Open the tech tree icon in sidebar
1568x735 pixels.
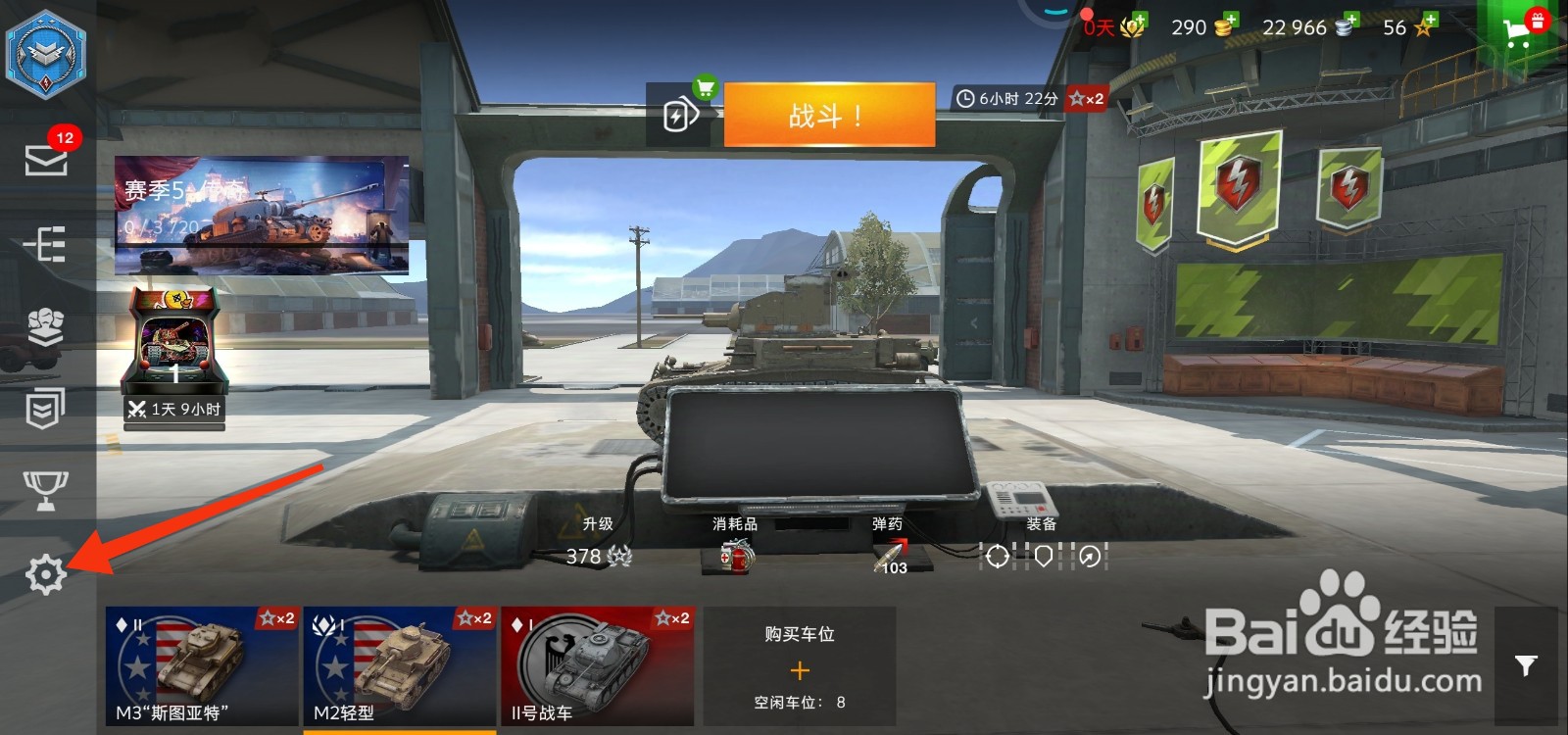pos(44,245)
